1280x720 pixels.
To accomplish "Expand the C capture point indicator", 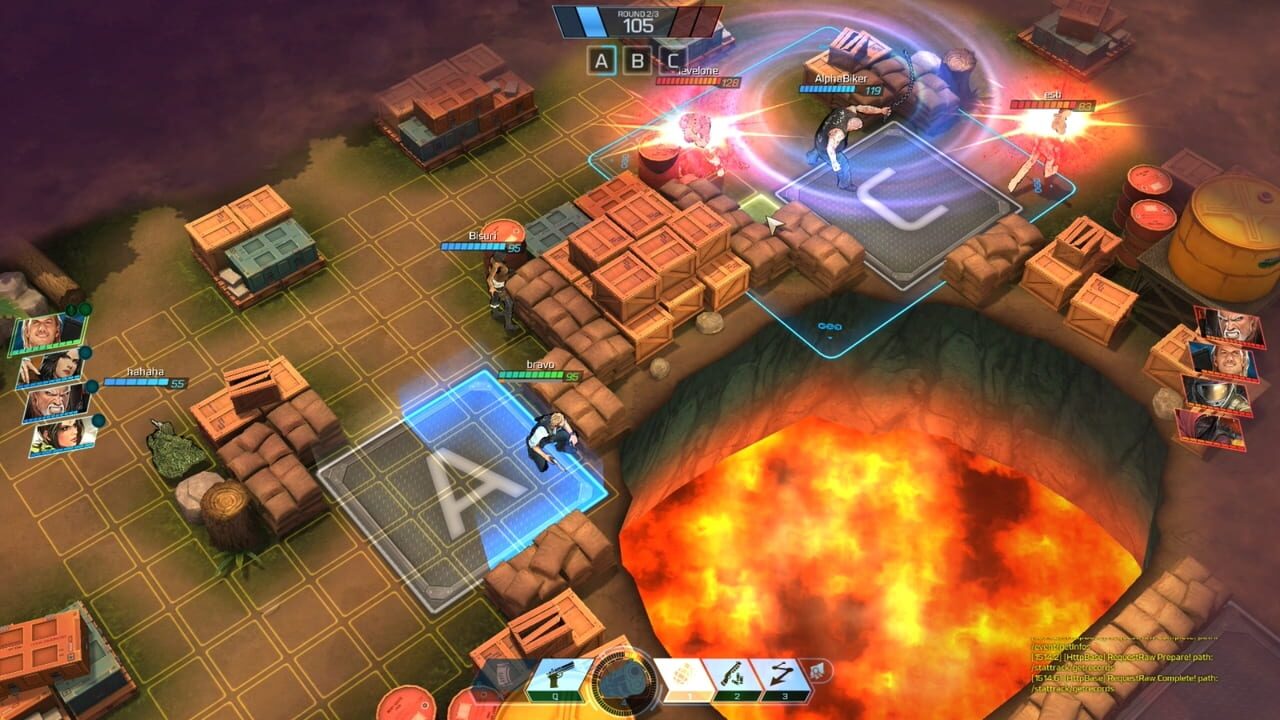I will point(672,60).
